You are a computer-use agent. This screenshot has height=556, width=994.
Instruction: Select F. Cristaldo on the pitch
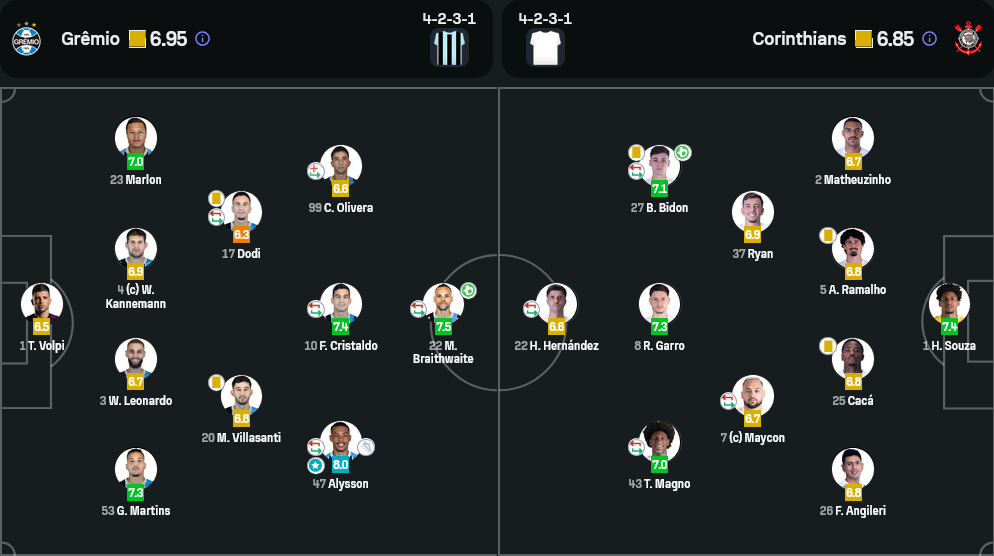point(341,304)
